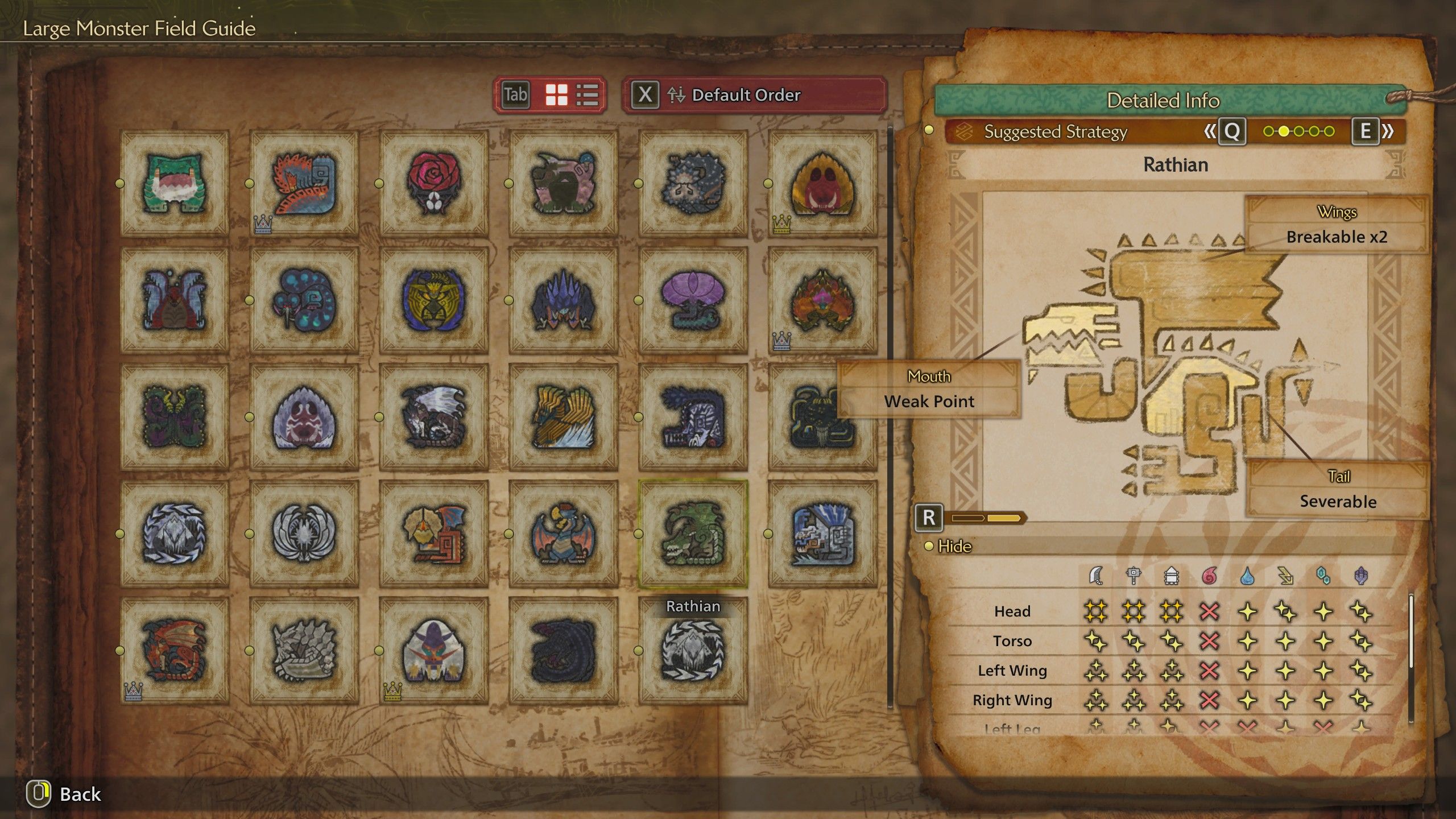Select the red-faced Doshaguma tile

click(822, 183)
